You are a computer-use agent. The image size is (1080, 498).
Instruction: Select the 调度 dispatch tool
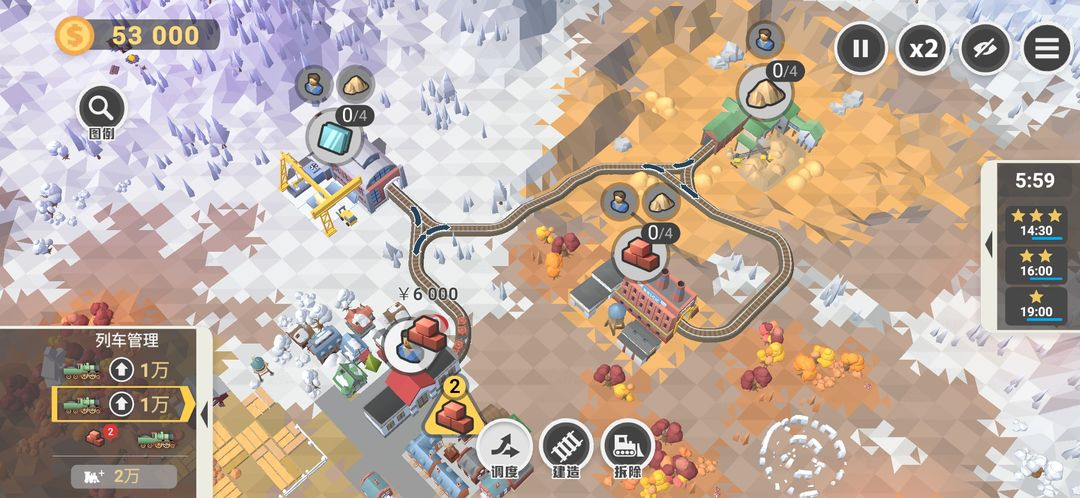pyautogui.click(x=504, y=446)
